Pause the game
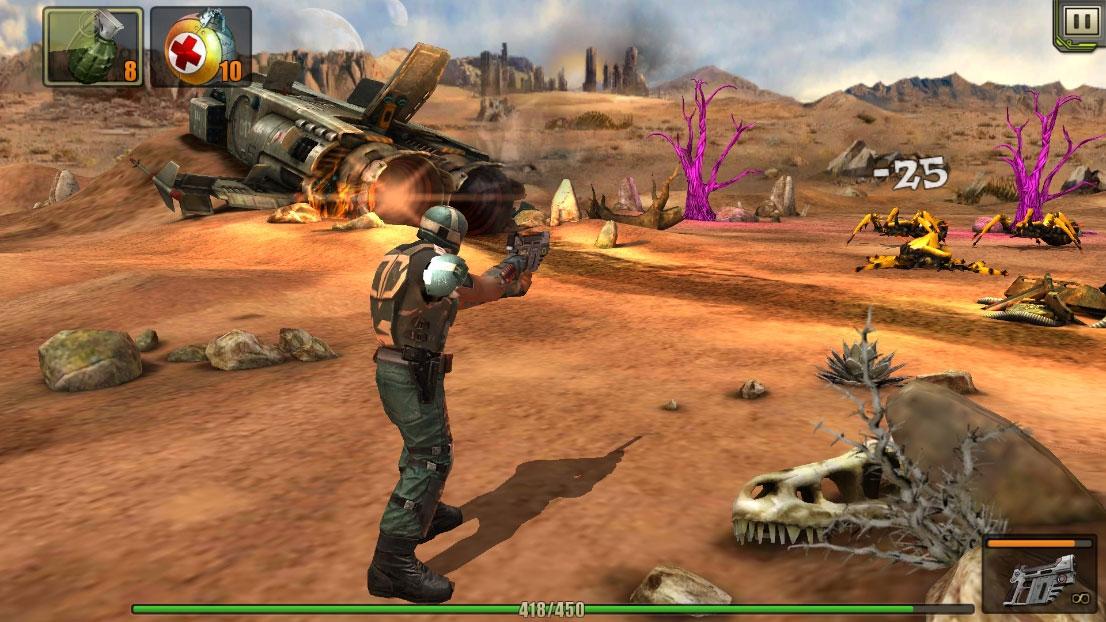 pos(1079,22)
